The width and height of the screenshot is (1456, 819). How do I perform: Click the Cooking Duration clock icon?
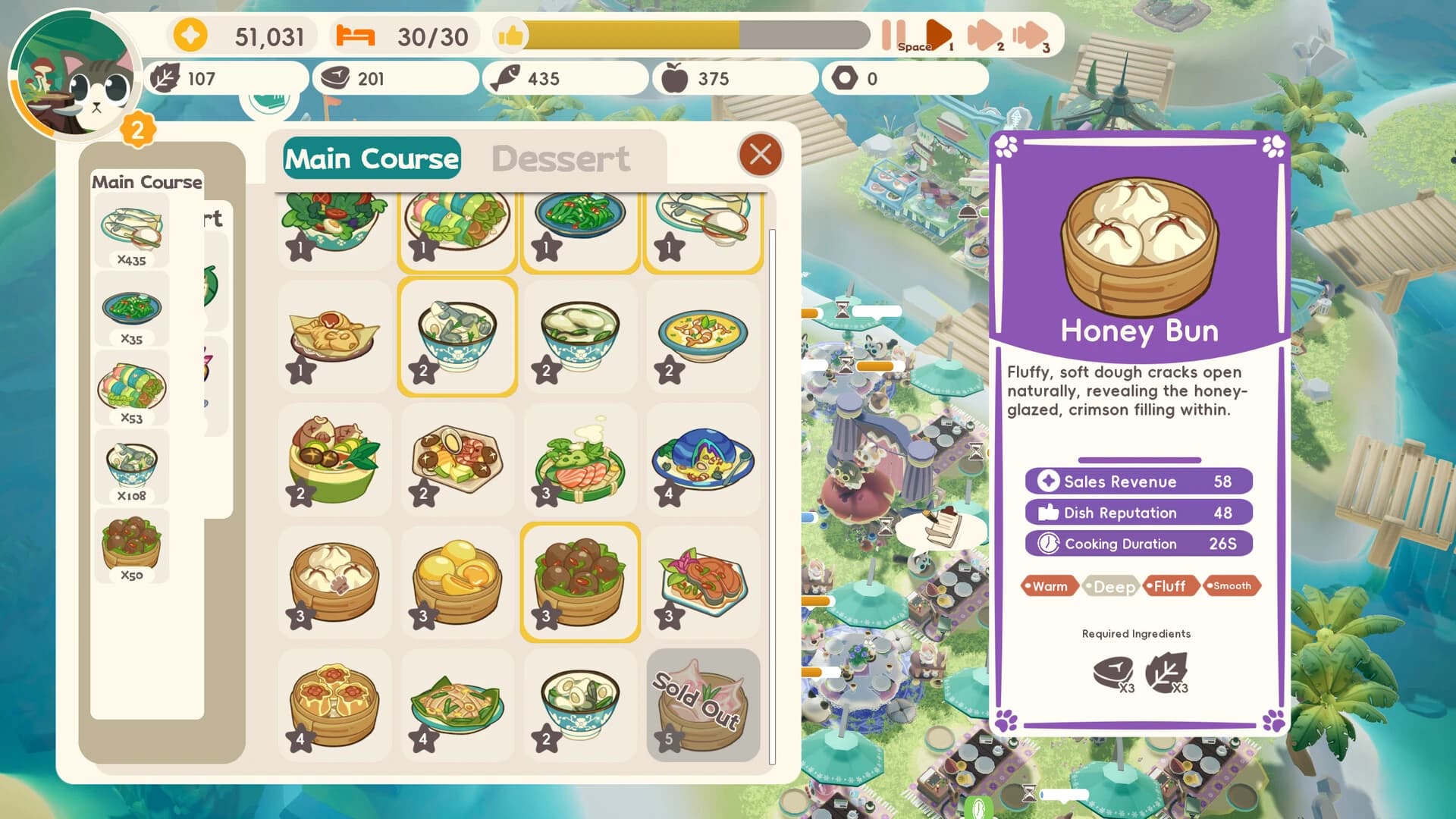click(1047, 544)
